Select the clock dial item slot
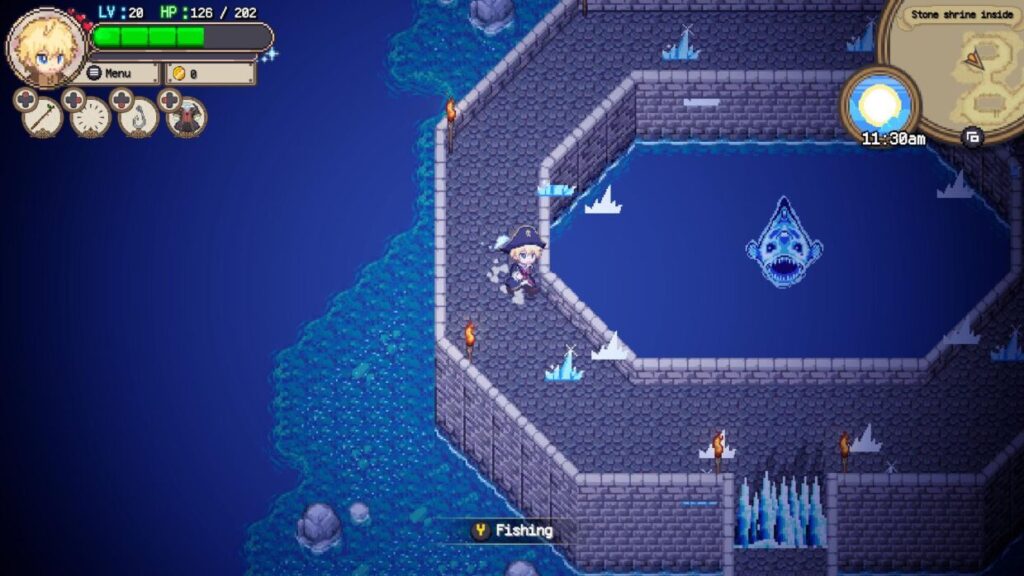This screenshot has width=1024, height=576. [x=91, y=118]
